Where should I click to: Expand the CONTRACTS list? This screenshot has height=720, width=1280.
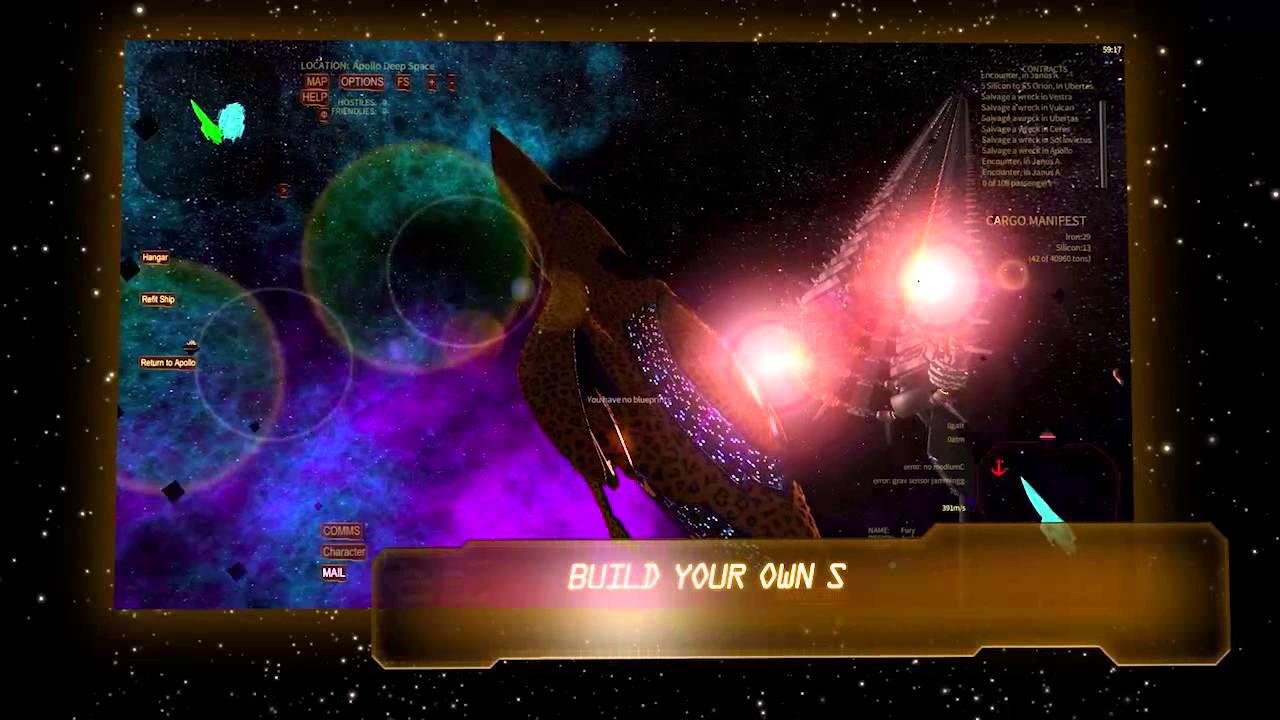[1045, 69]
